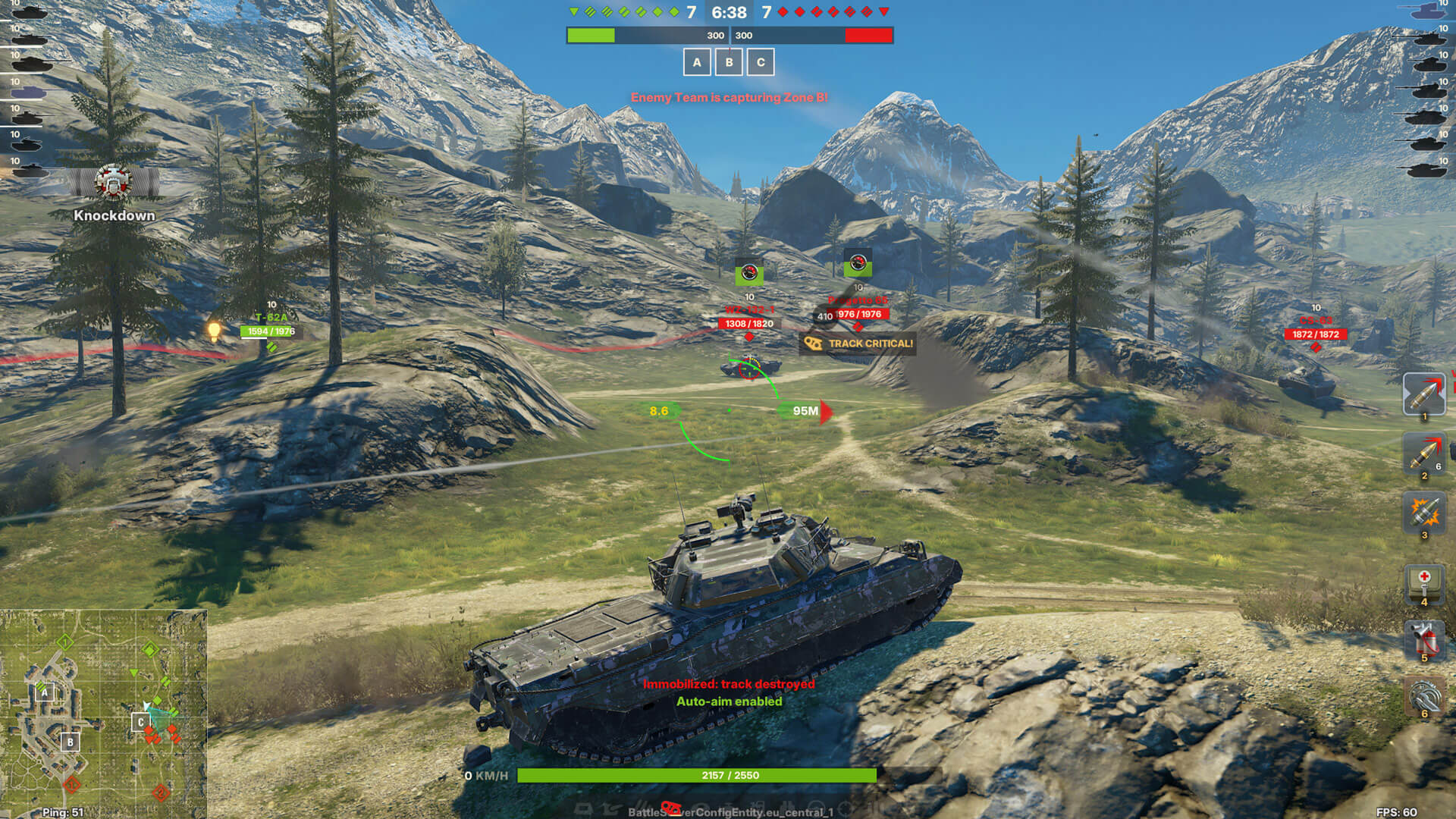Click zone A marker on the minimap
The image size is (1456, 819).
(45, 692)
